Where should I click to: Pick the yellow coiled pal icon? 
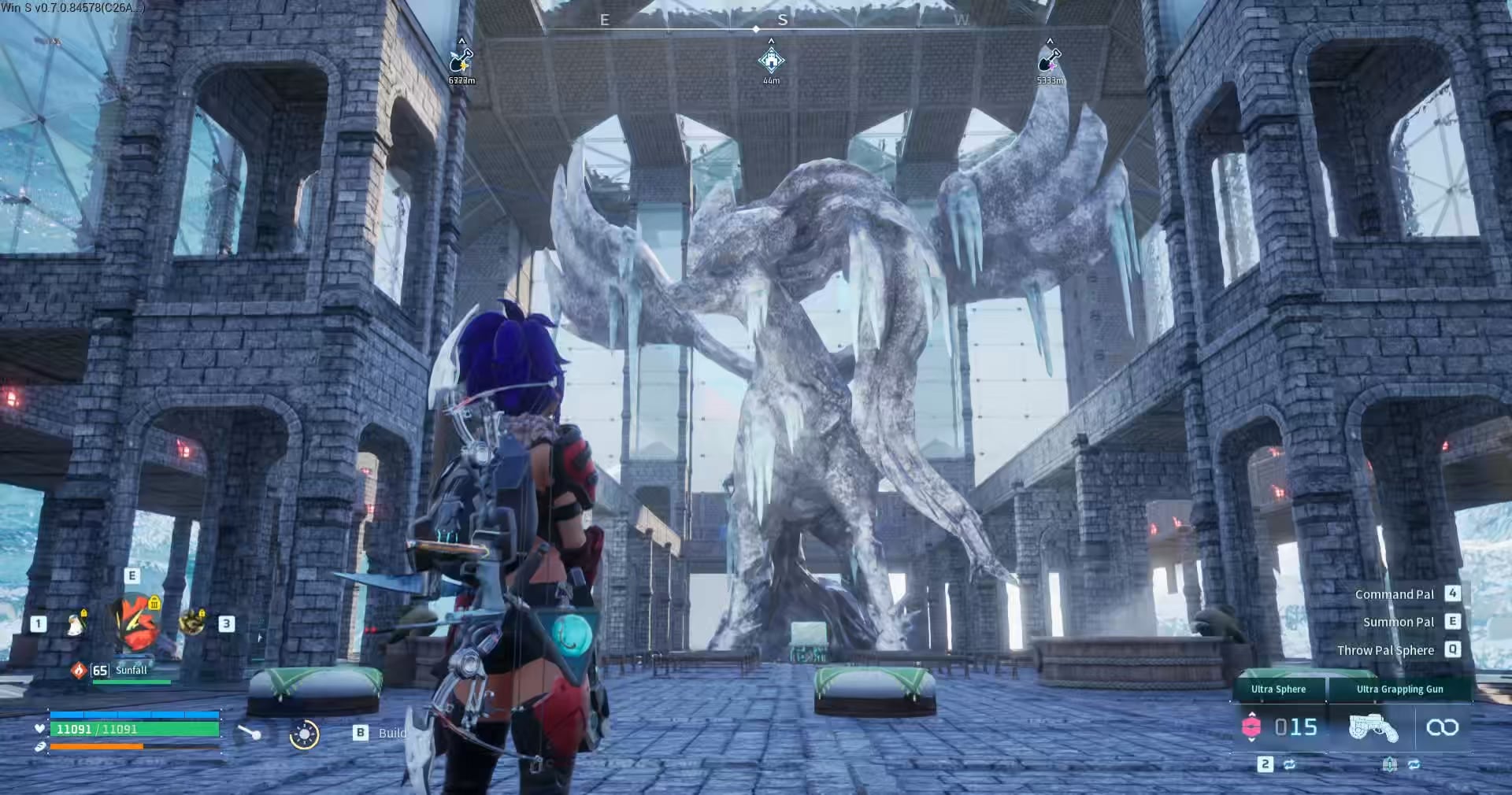(x=191, y=622)
